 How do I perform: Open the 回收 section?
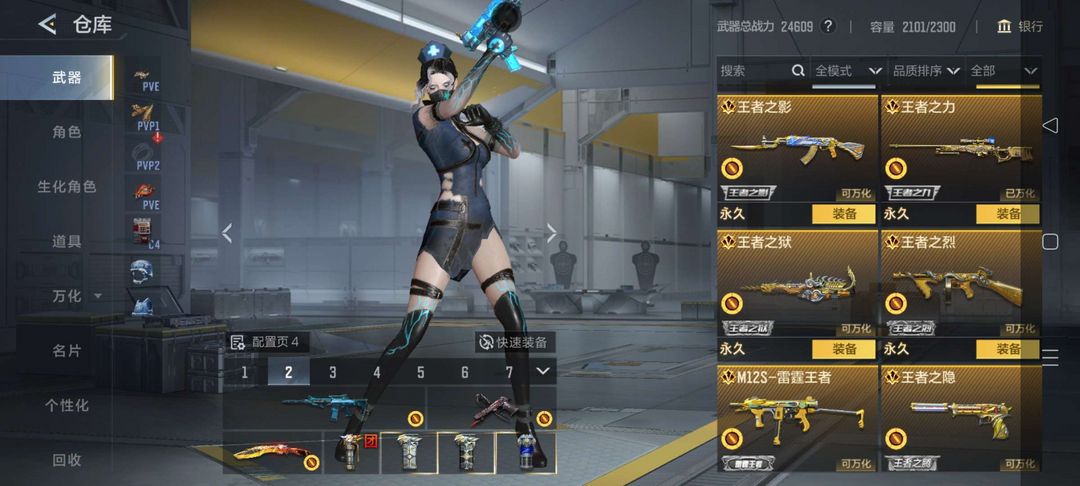click(67, 460)
